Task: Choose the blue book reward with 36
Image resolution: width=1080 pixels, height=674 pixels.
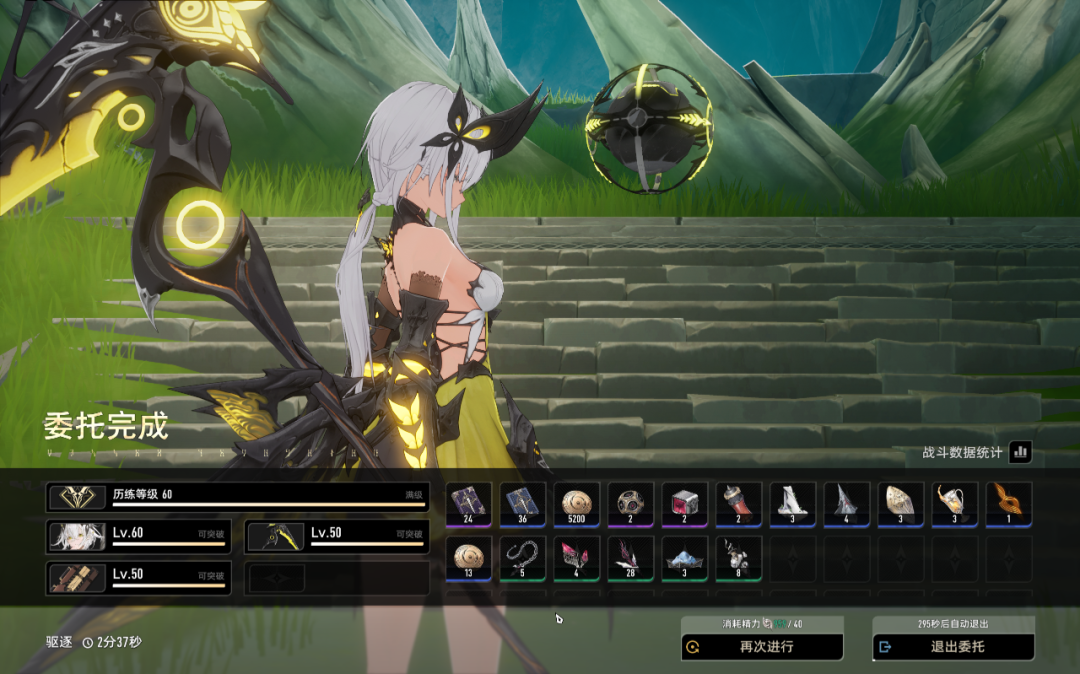Action: (x=523, y=504)
